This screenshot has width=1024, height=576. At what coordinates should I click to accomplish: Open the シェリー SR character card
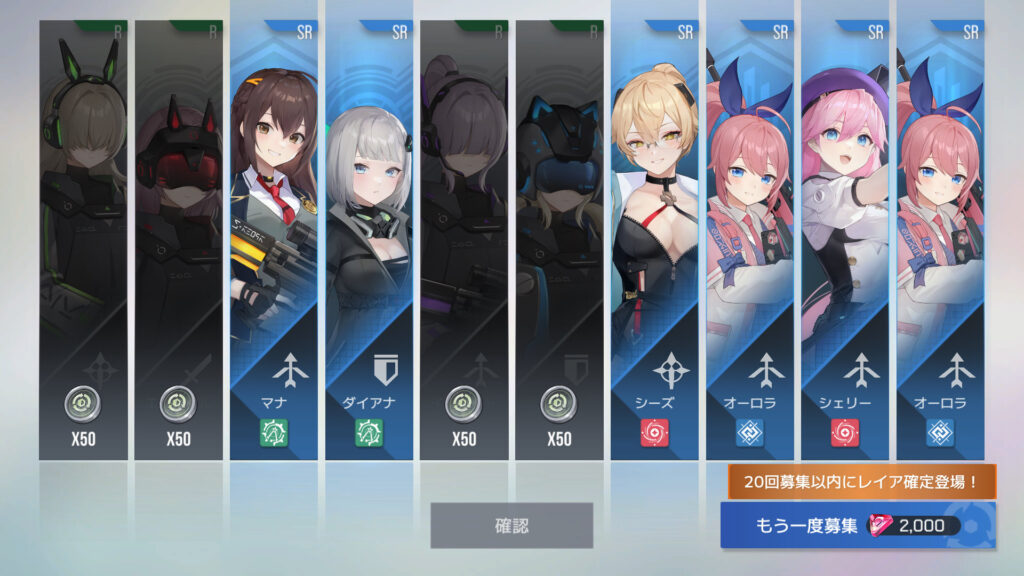(845, 240)
